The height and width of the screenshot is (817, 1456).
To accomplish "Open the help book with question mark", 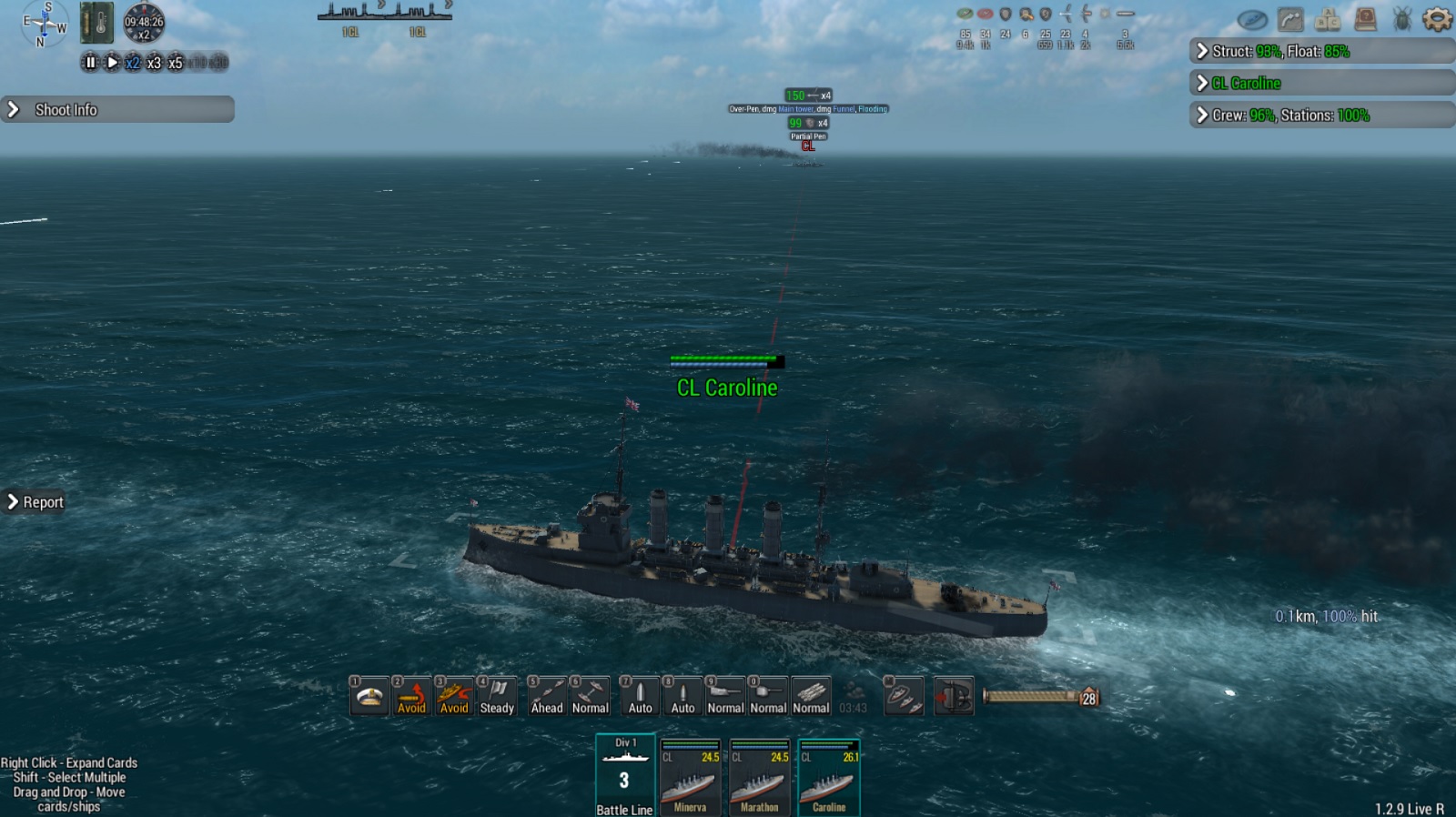I will coord(1365,19).
